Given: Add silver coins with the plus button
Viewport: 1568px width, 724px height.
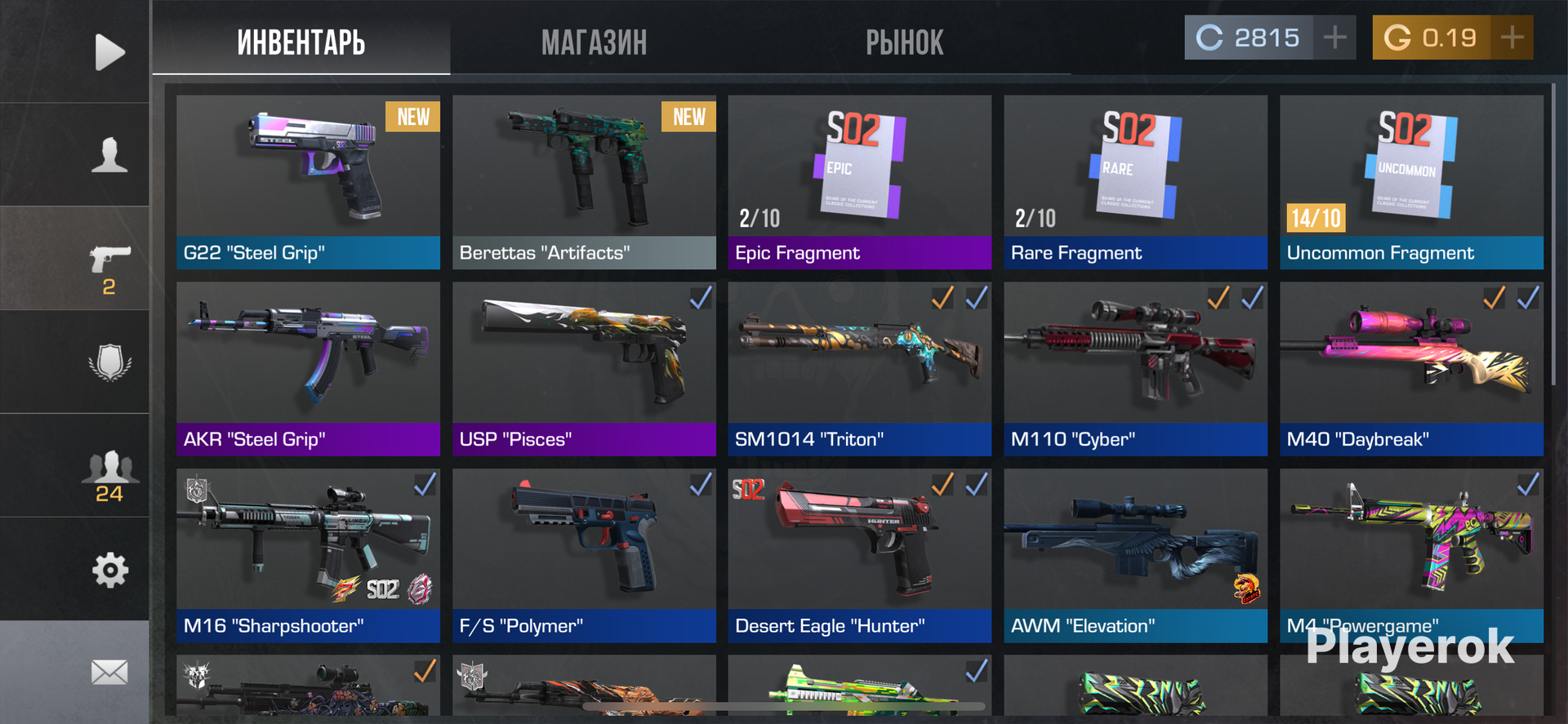Looking at the screenshot, I should coord(1334,38).
